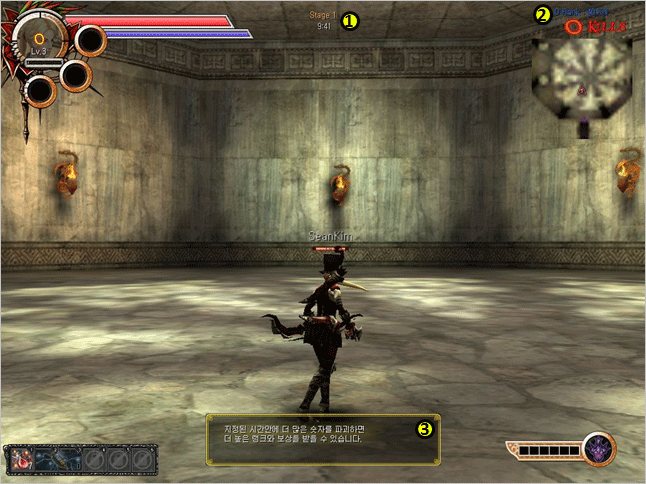Viewport: 646px width, 484px height.
Task: Click the Korean tutorial message box
Action: point(323,438)
